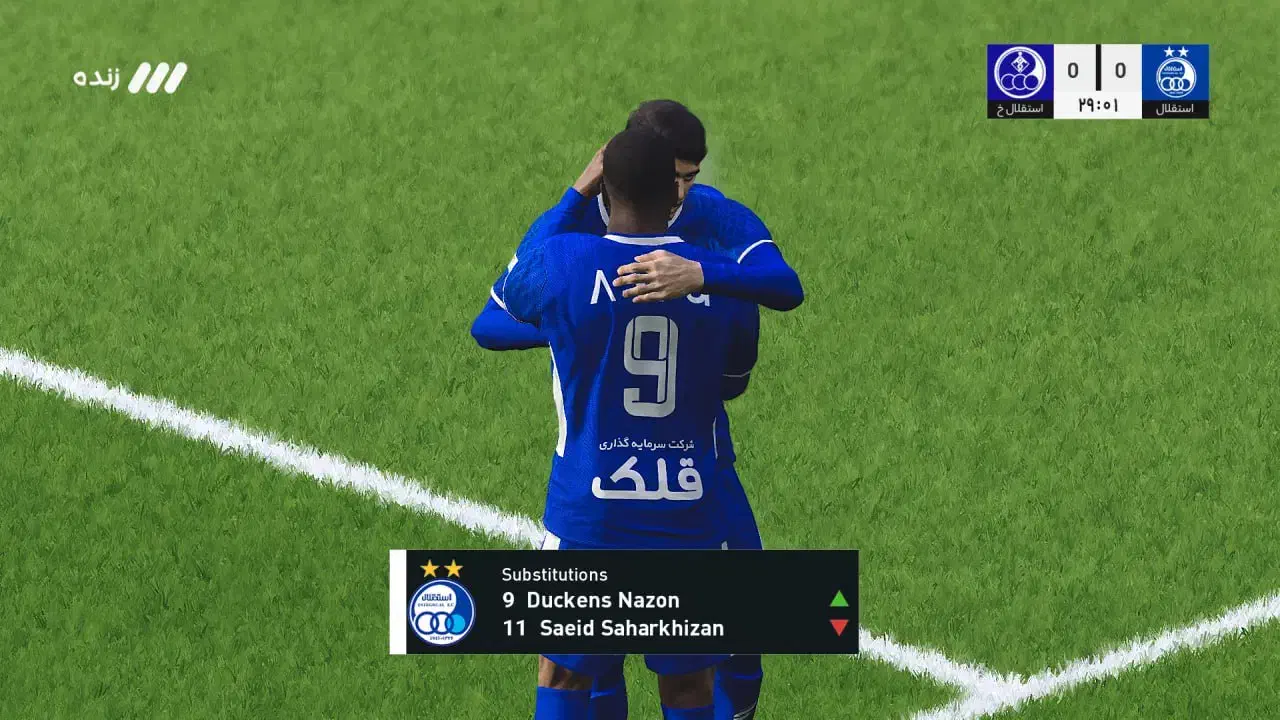
Task: Select the twin gold stars above the Esteghlal badge
Action: click(x=442, y=571)
